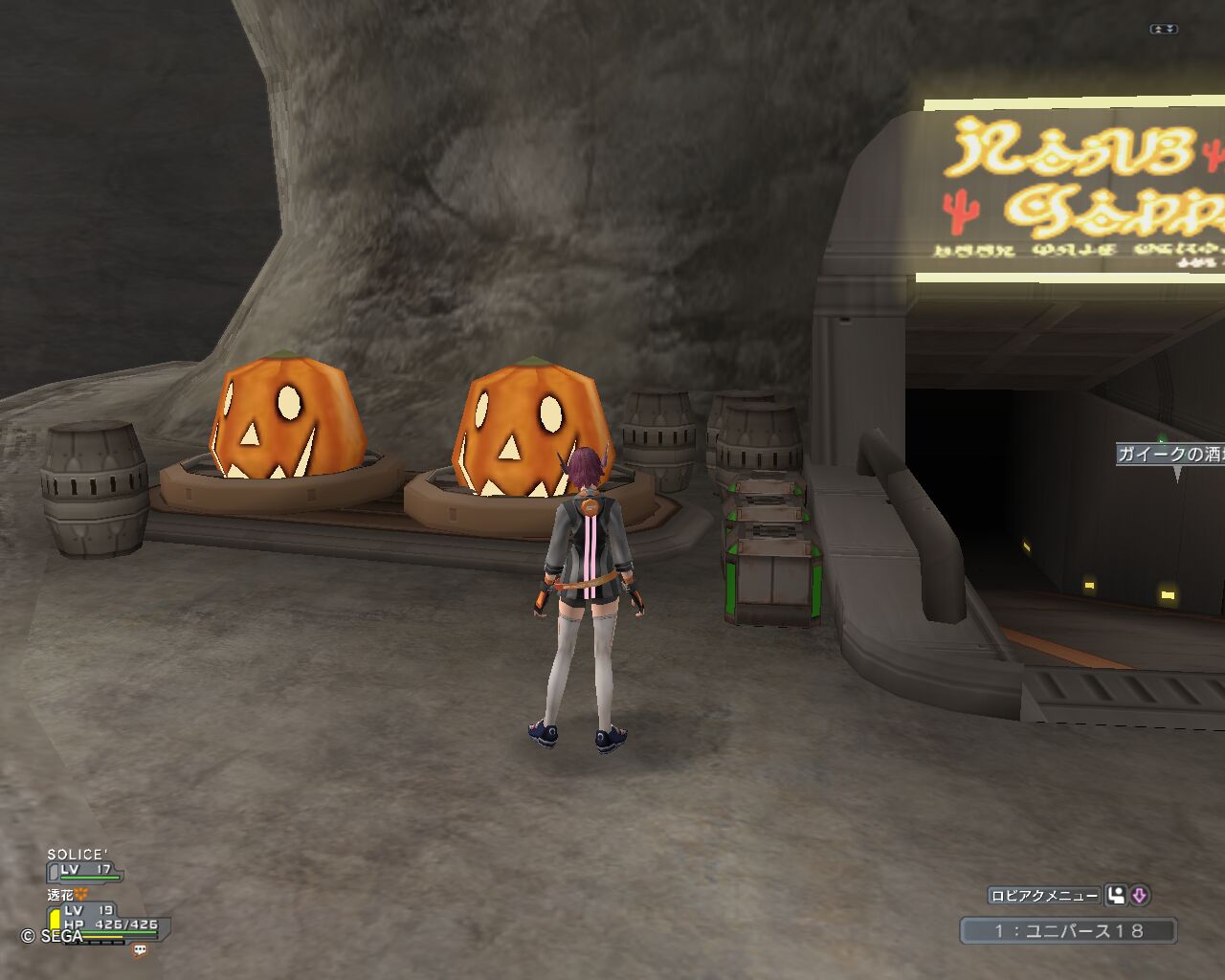Viewport: 1225px width, 980px height.
Task: Click the pink down-arrow icon
Action: 1139,896
